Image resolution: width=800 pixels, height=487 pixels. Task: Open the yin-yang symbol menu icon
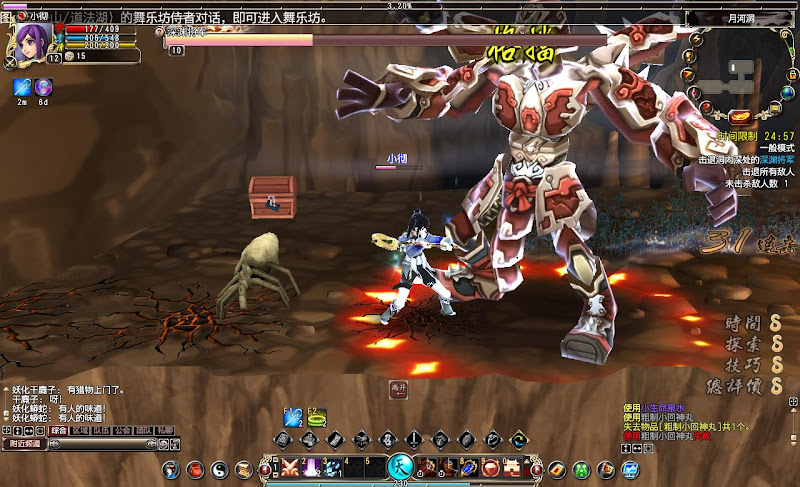[219, 469]
